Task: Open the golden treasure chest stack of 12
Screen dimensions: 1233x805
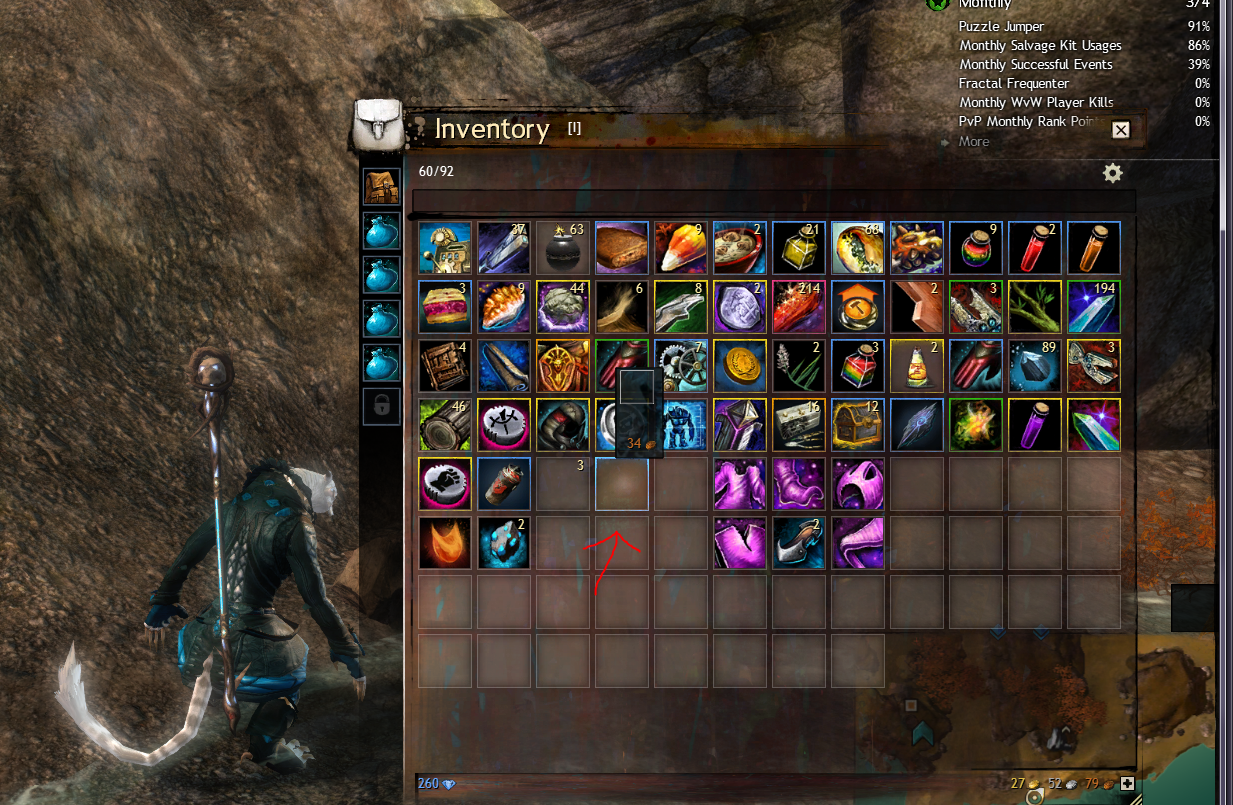Action: coord(858,425)
